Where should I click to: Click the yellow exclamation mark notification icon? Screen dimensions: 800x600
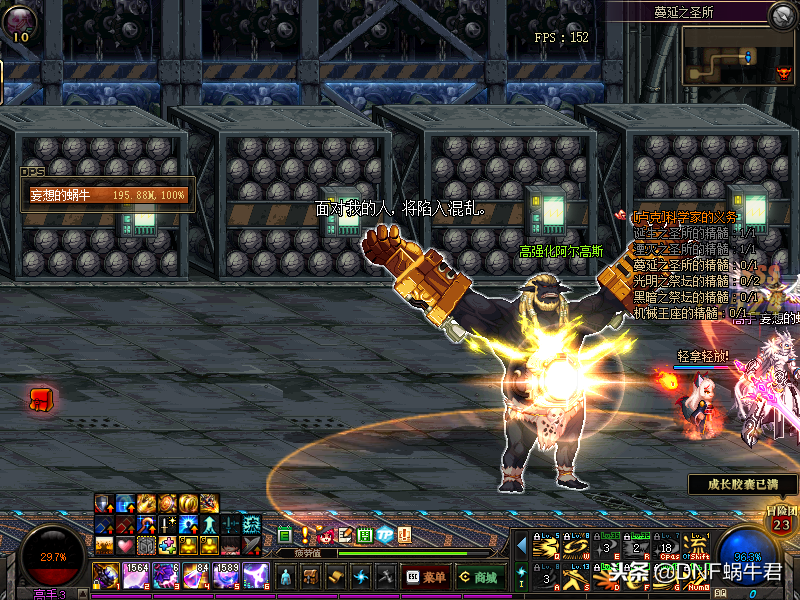coord(306,536)
